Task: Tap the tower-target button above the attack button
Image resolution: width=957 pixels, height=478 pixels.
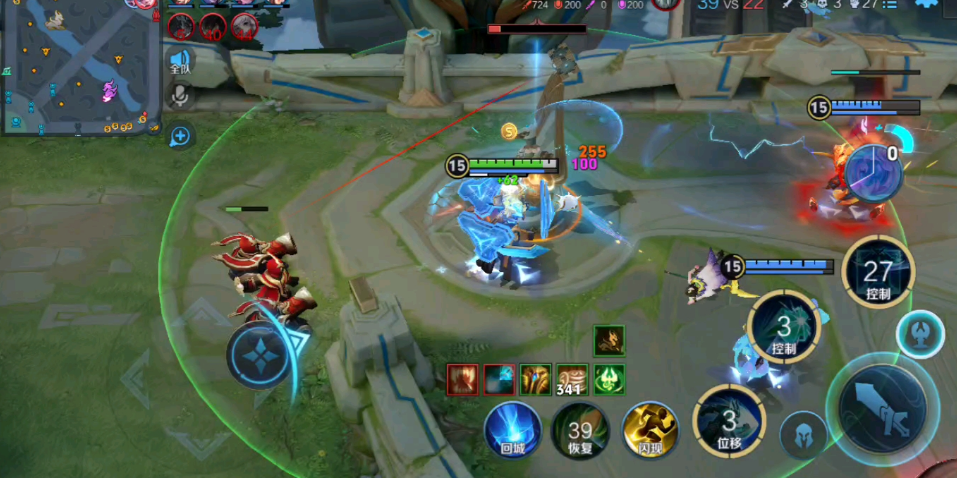Action: point(920,335)
